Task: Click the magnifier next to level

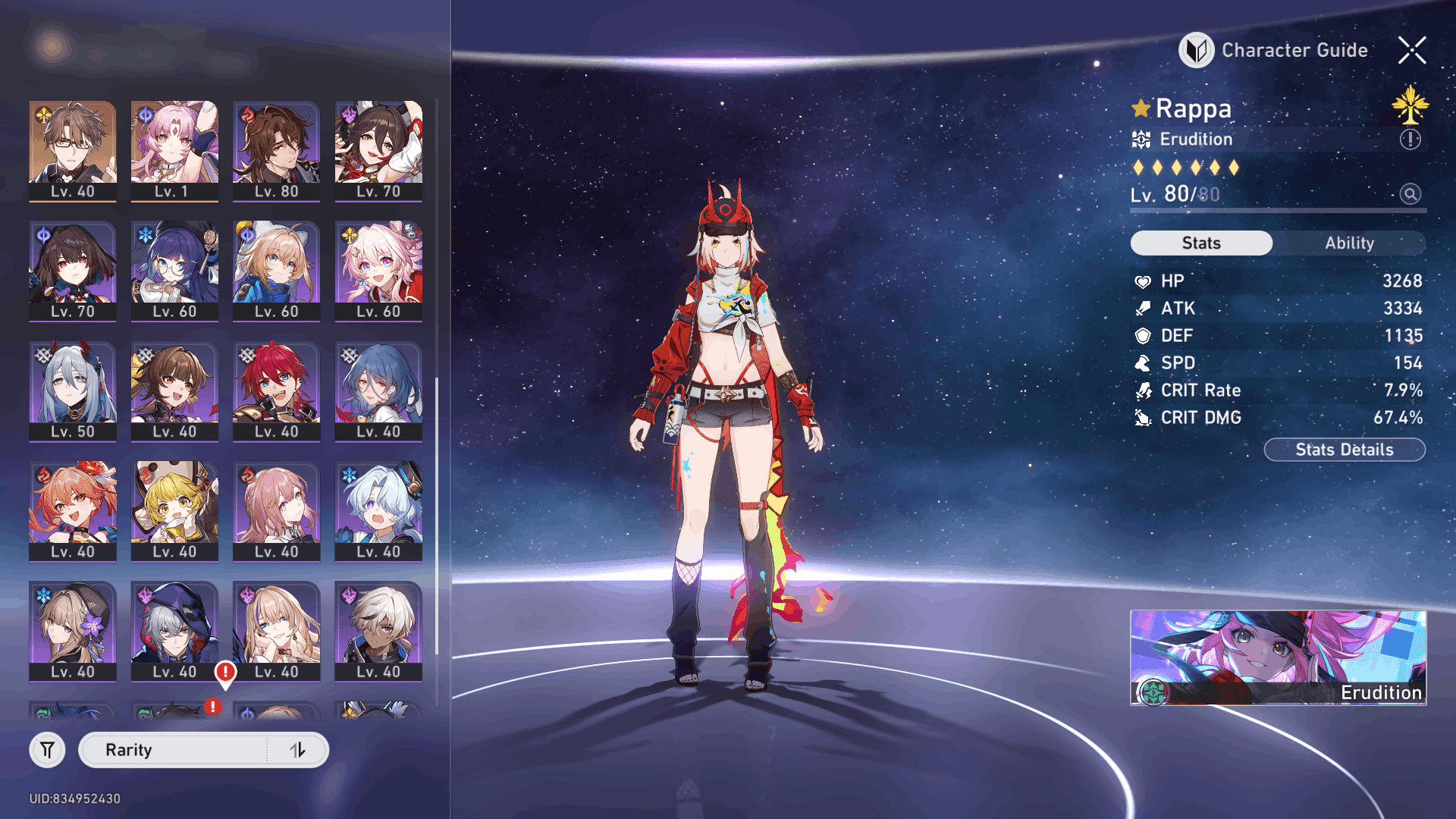Action: click(x=1410, y=194)
